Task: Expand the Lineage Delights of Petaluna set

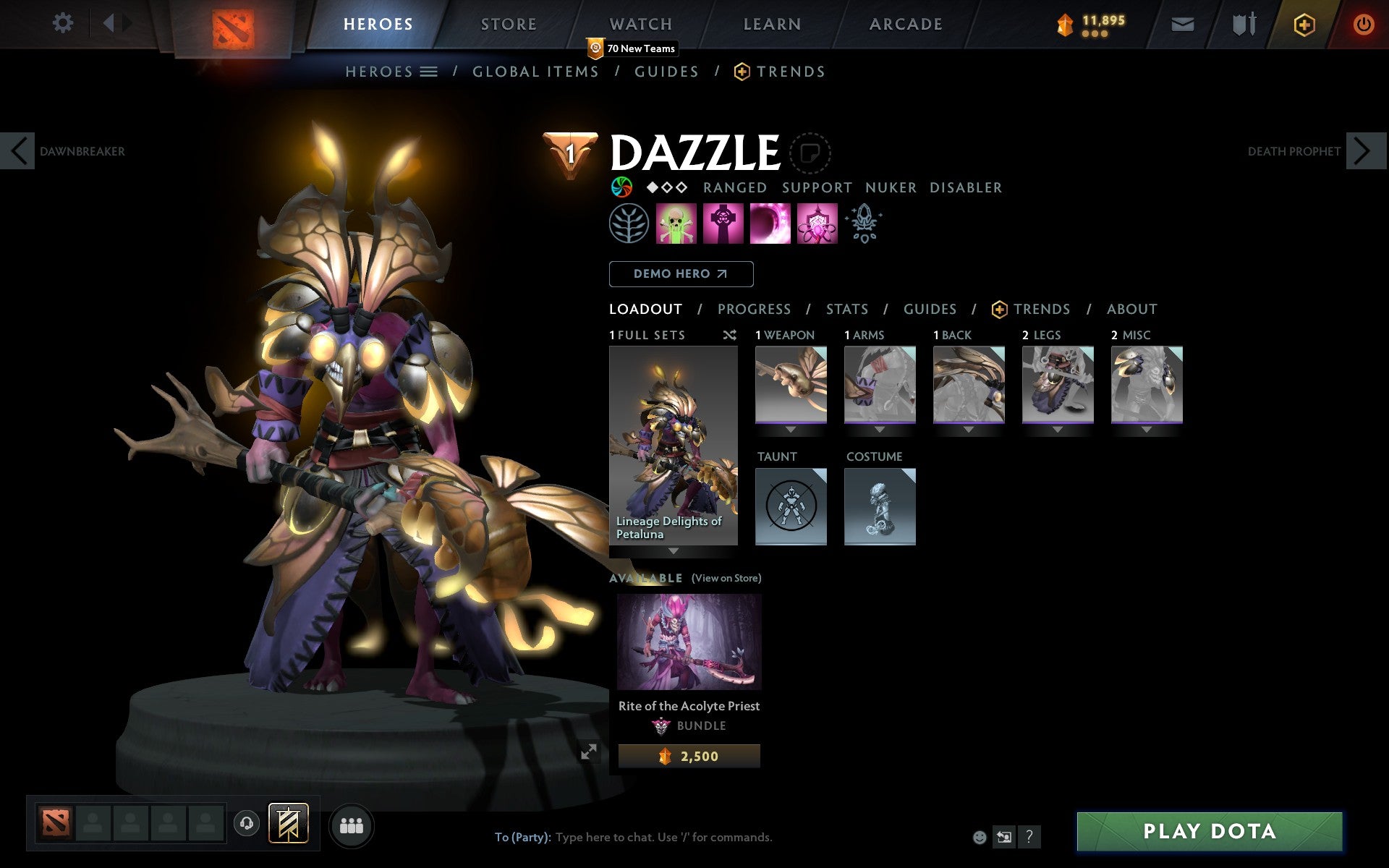Action: coord(674,550)
